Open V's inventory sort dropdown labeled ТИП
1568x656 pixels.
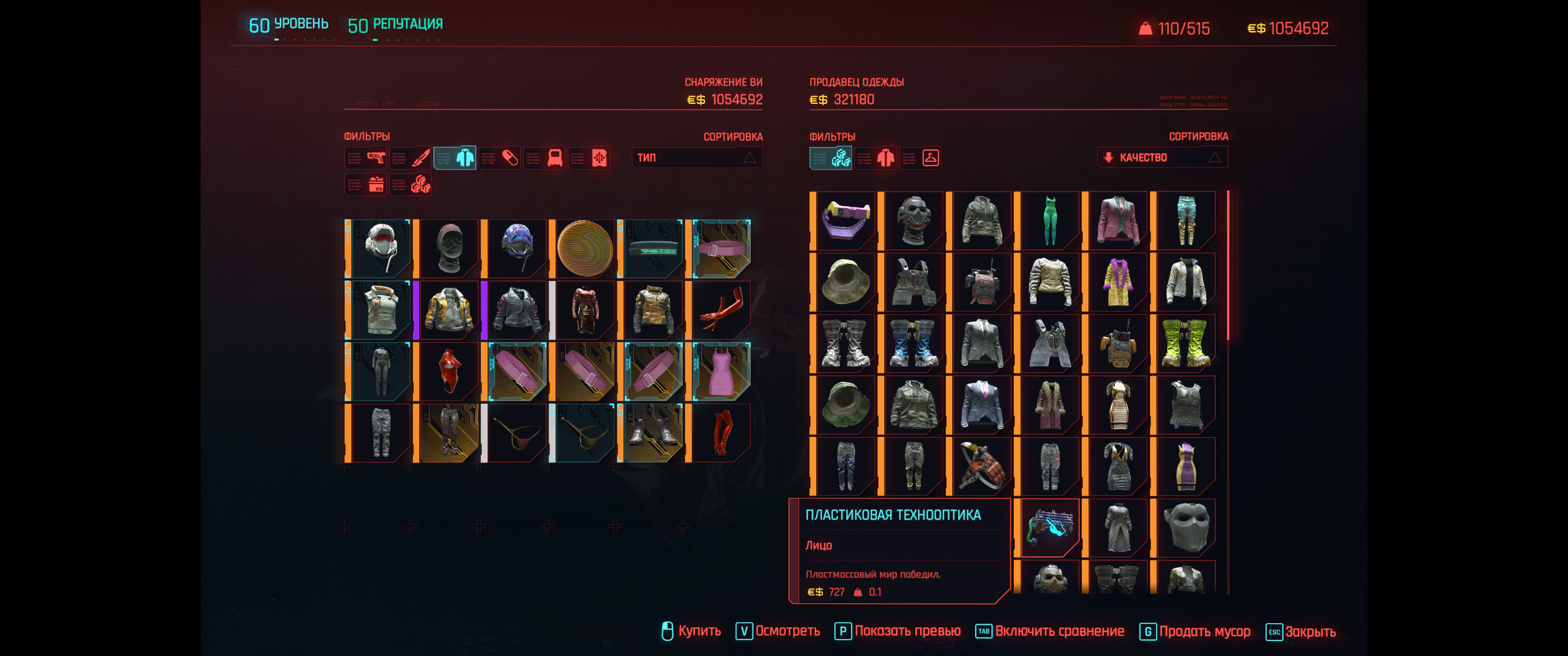(x=696, y=158)
